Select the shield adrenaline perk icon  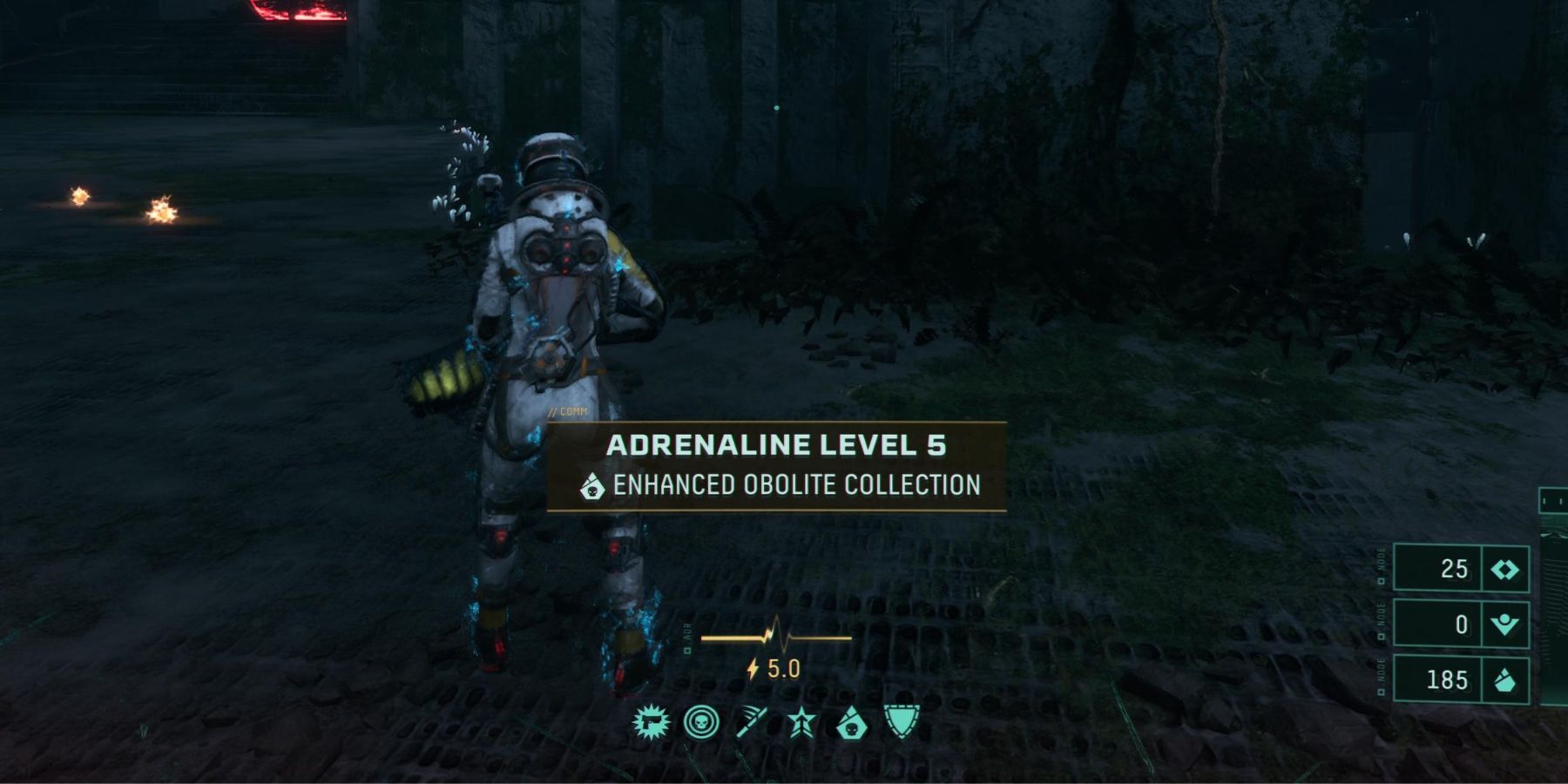(902, 722)
